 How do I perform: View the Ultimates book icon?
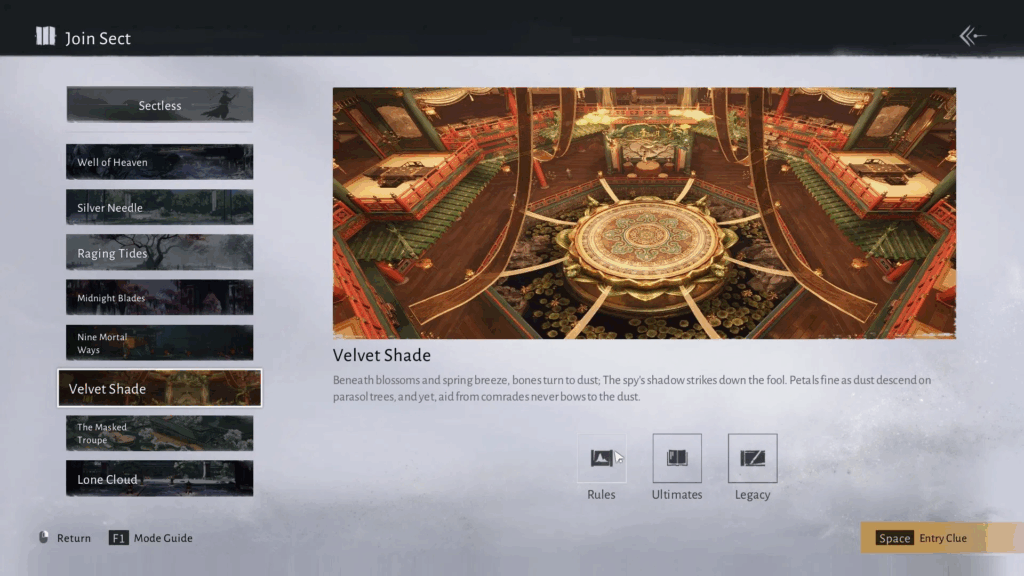(677, 458)
